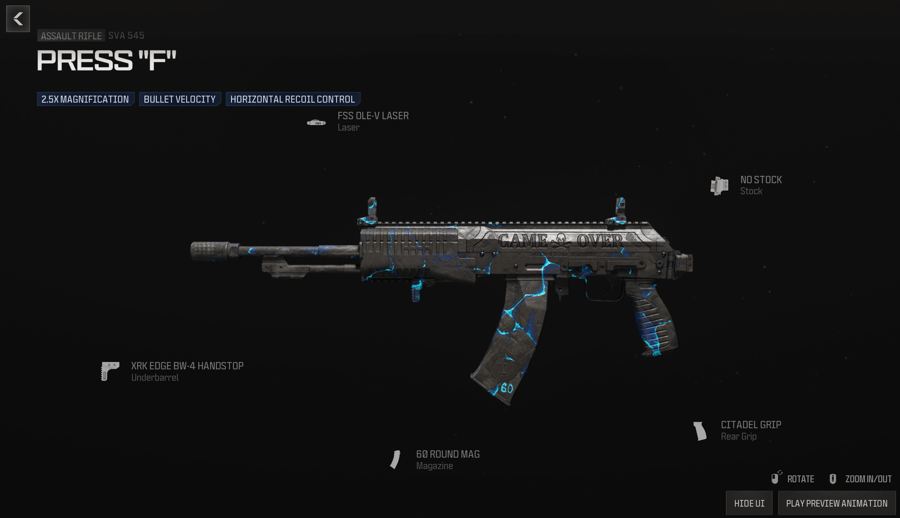
Task: Select the 60 Round Mag magazine slot
Action: point(446,459)
